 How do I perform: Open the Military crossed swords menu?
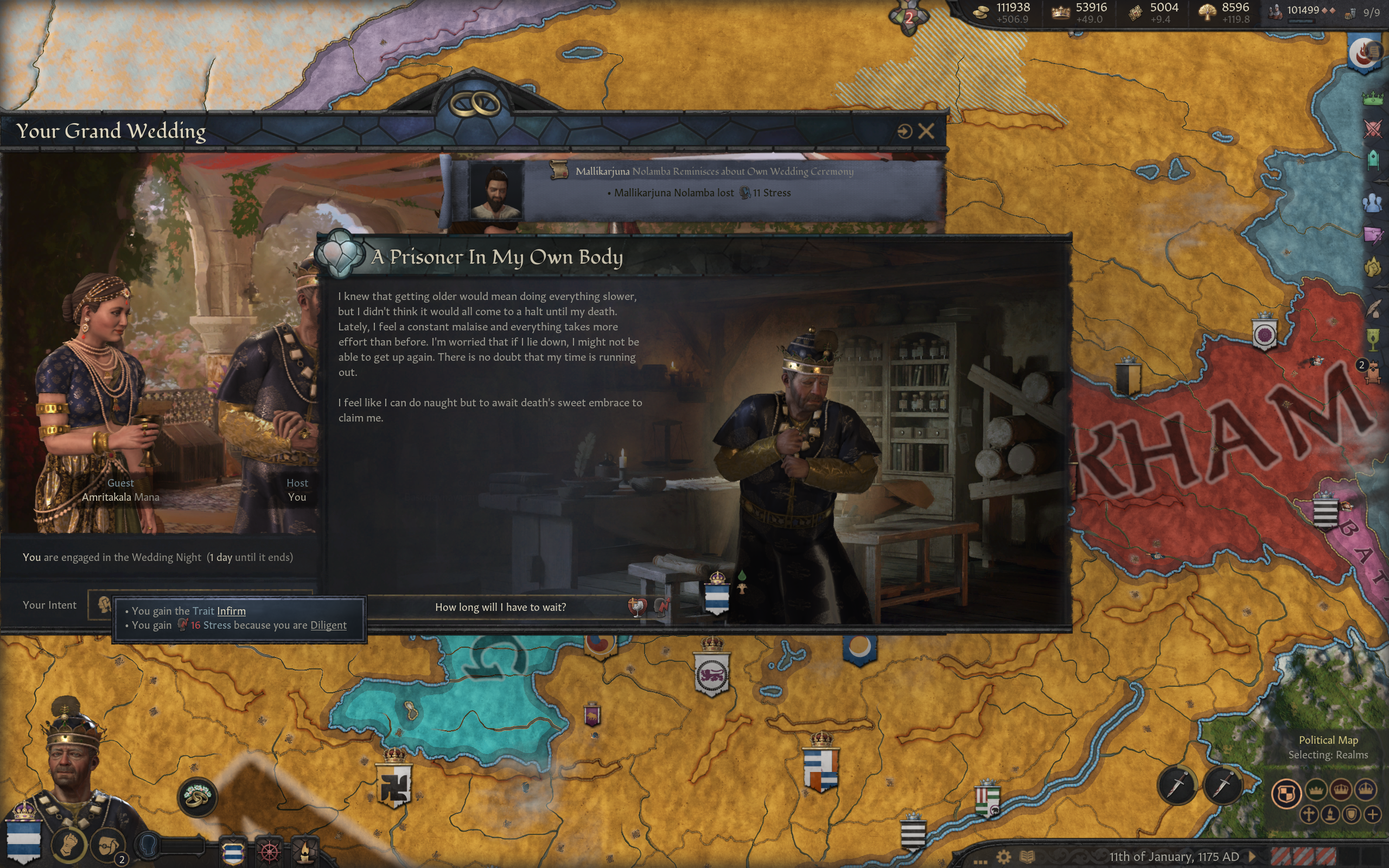click(x=1372, y=129)
